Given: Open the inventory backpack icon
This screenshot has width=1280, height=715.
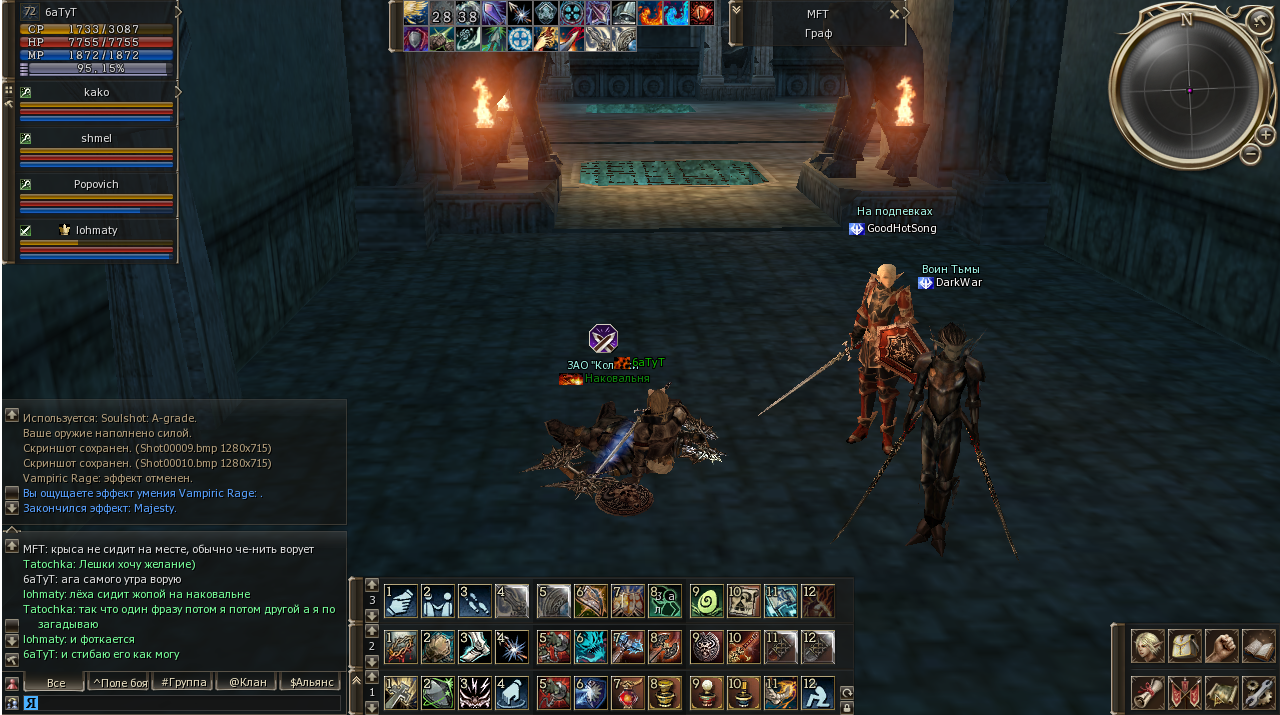Looking at the screenshot, I should [x=1184, y=646].
